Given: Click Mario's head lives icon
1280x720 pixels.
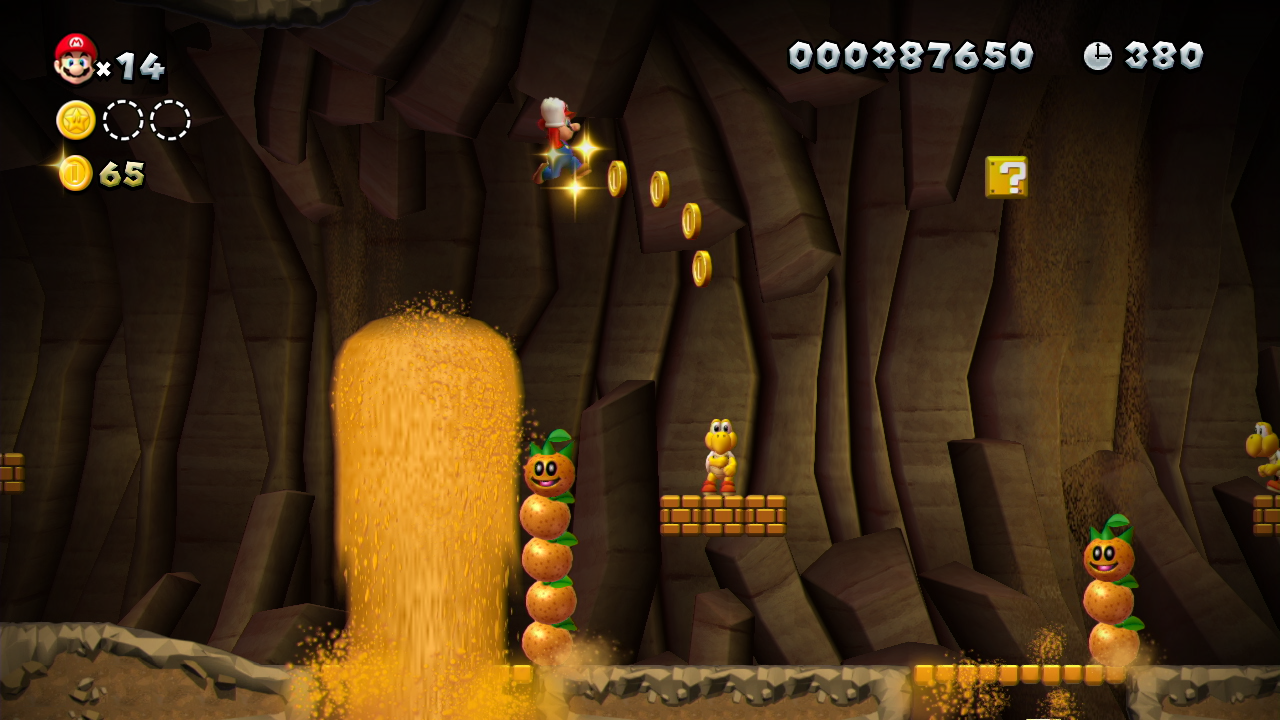Looking at the screenshot, I should (75, 60).
